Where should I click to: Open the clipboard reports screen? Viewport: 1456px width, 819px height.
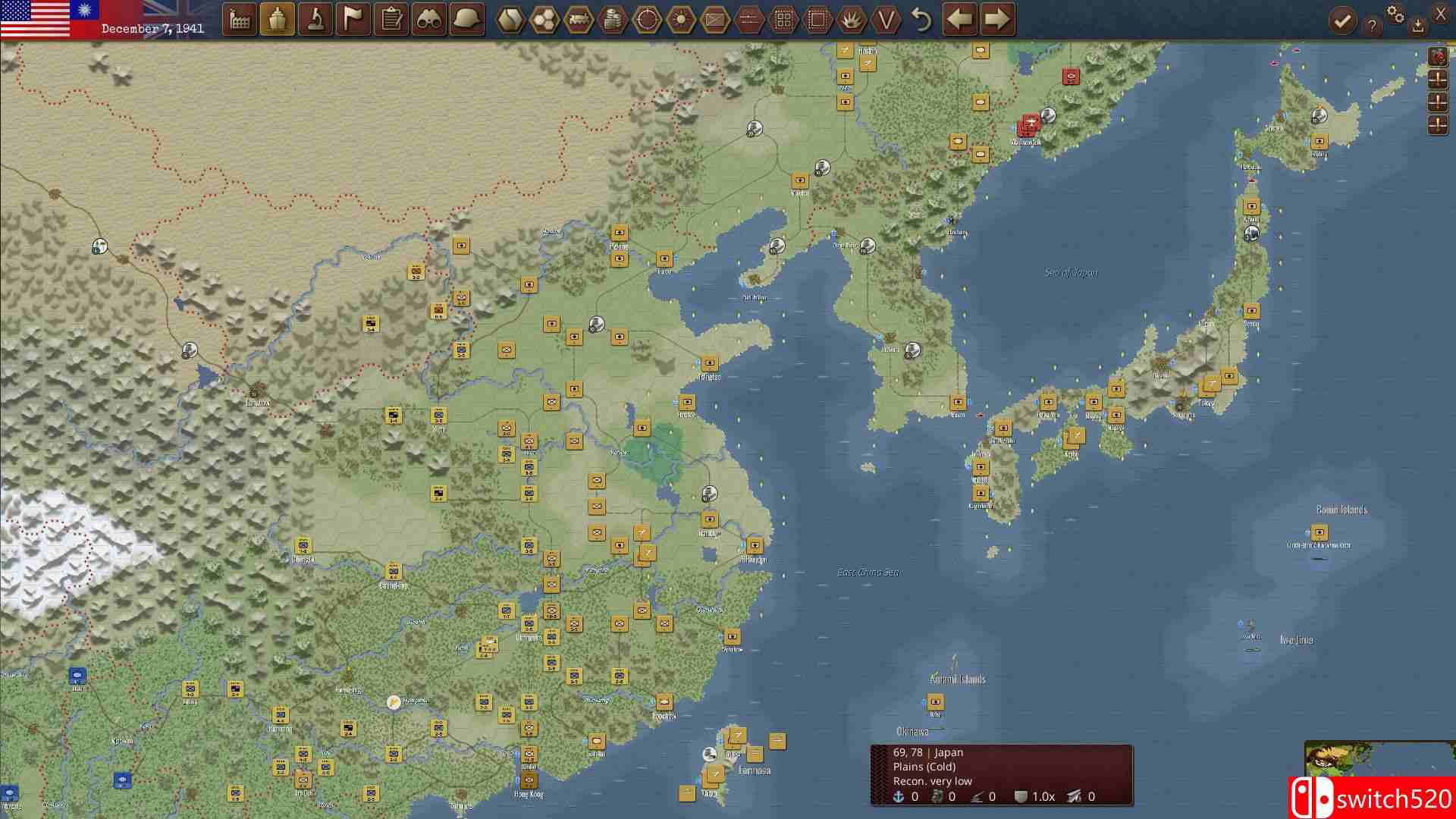coord(391,19)
